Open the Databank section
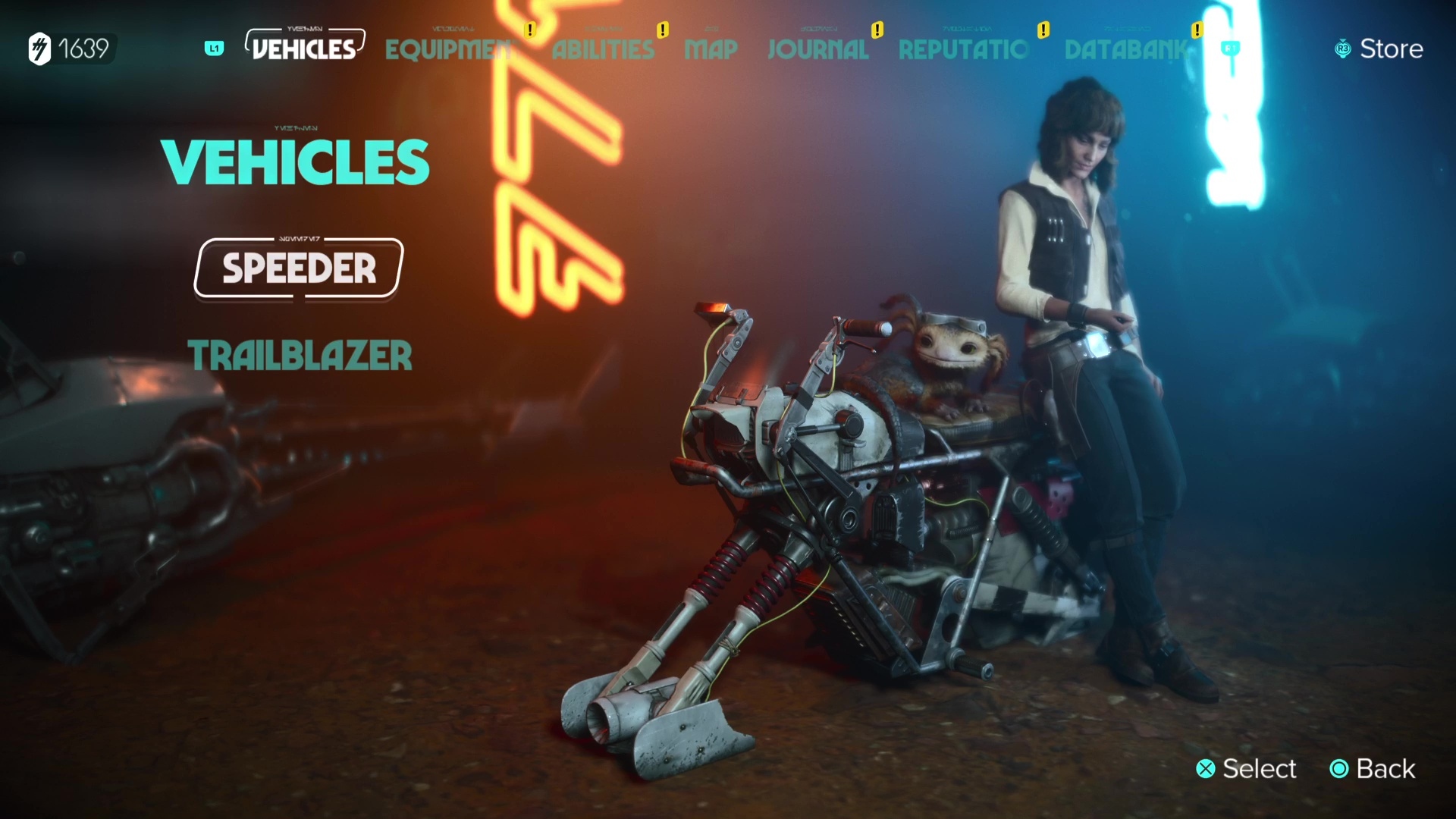 tap(1126, 49)
